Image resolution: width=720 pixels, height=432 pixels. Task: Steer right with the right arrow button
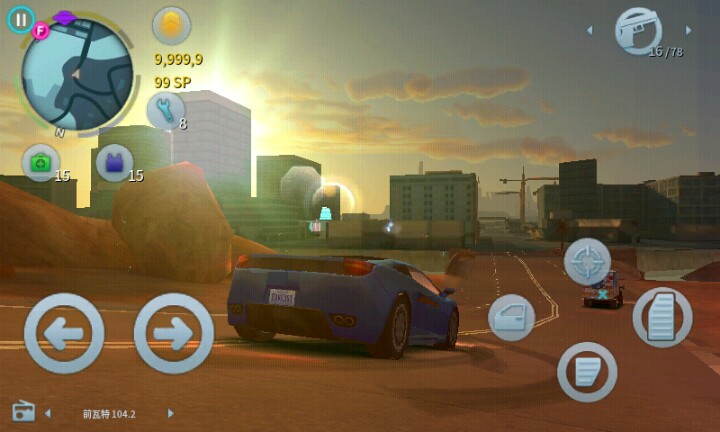point(173,334)
